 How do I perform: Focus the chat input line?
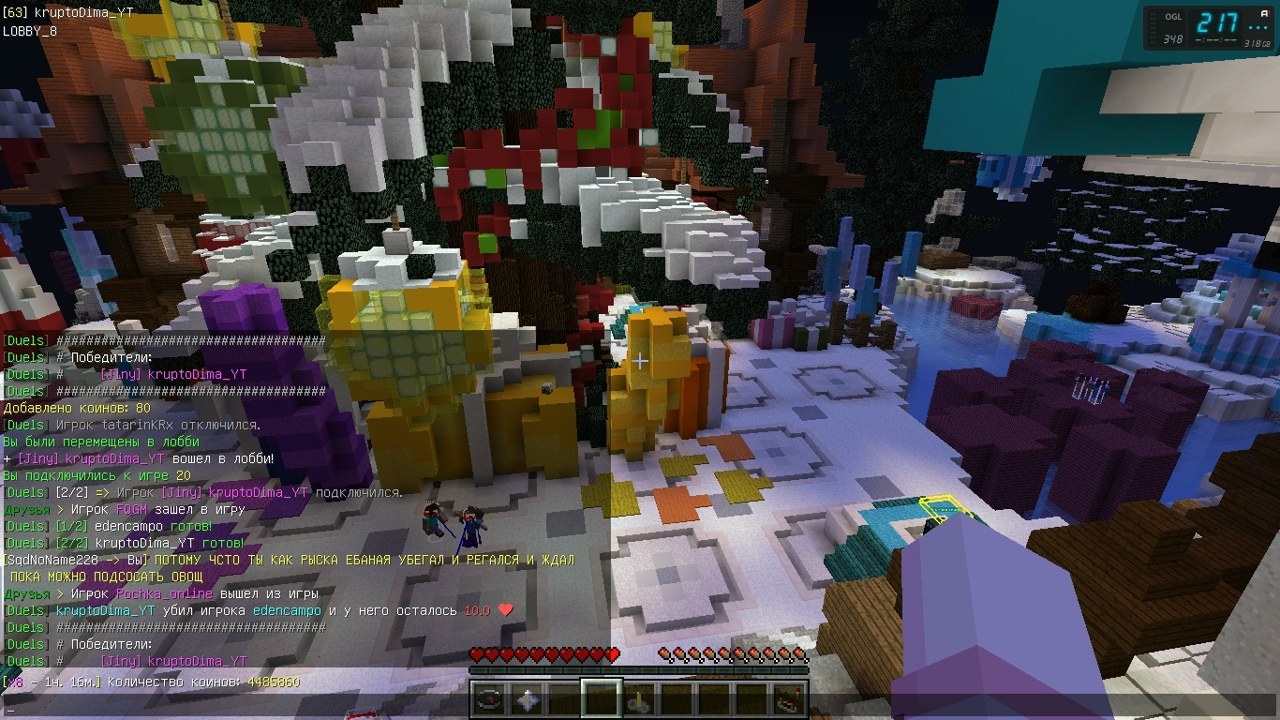300,709
